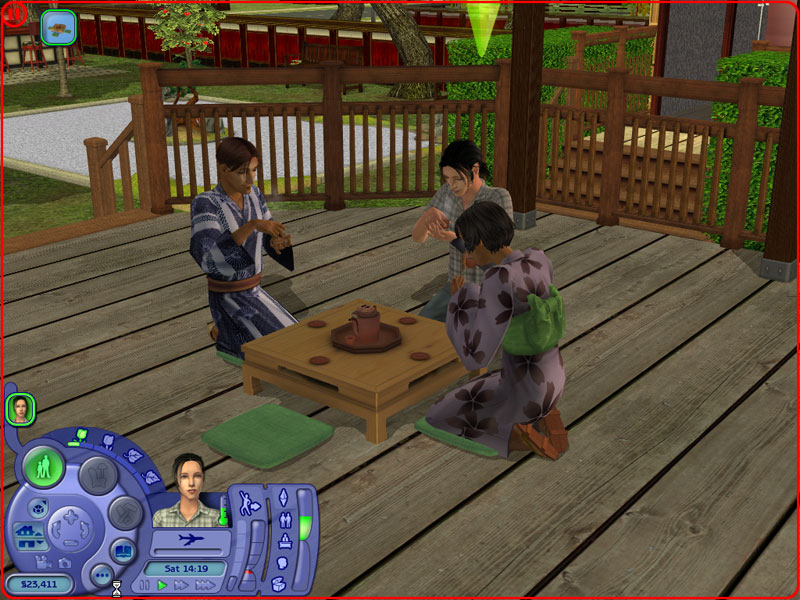Open Buy mode with the armchair button

tap(100, 474)
